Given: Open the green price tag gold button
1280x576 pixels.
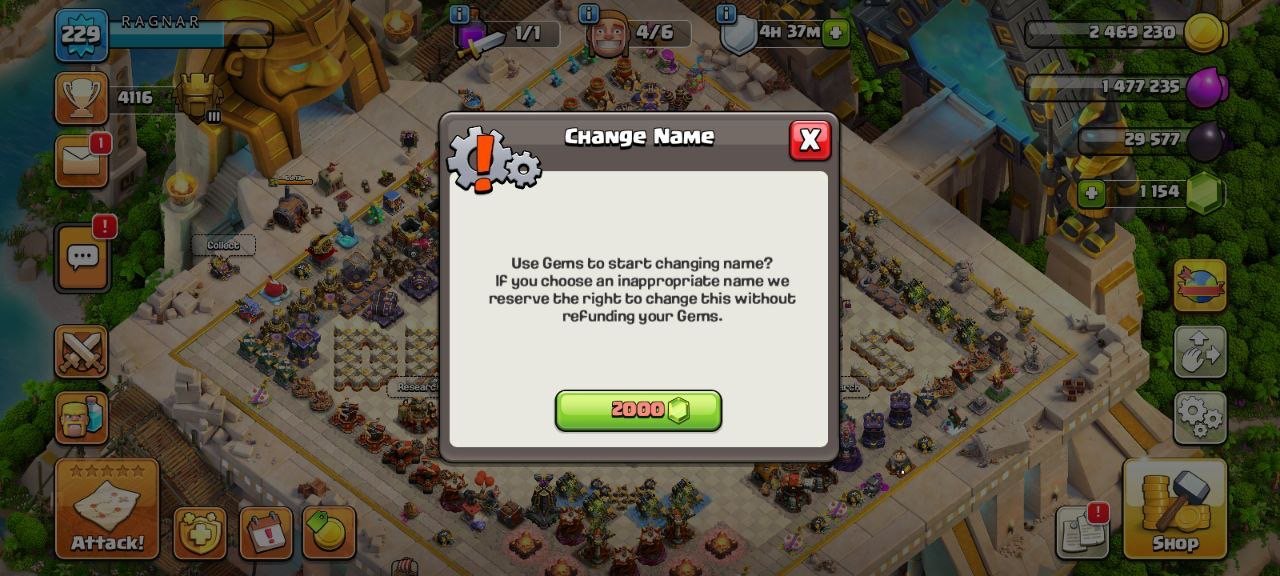Looking at the screenshot, I should tap(329, 533).
